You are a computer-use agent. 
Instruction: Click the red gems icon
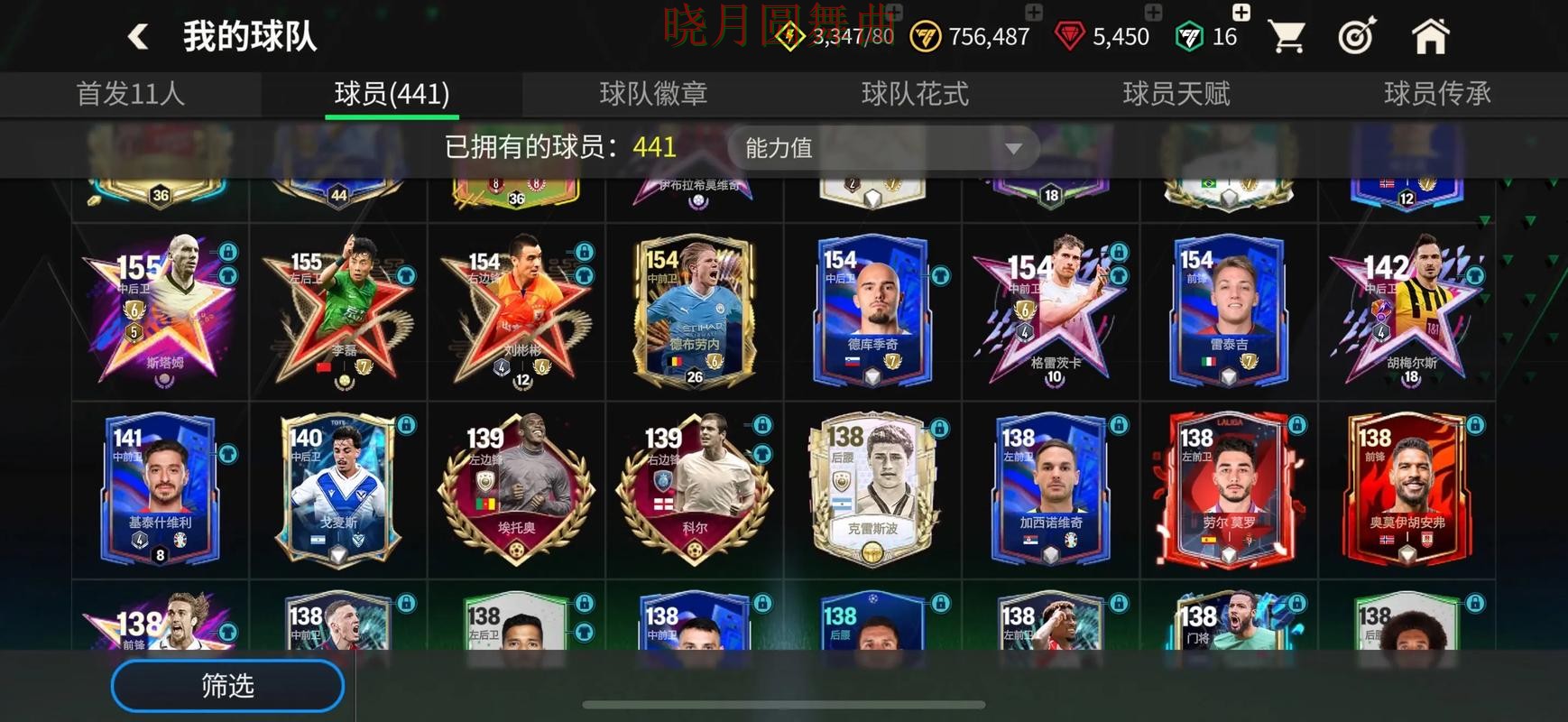(x=1070, y=38)
